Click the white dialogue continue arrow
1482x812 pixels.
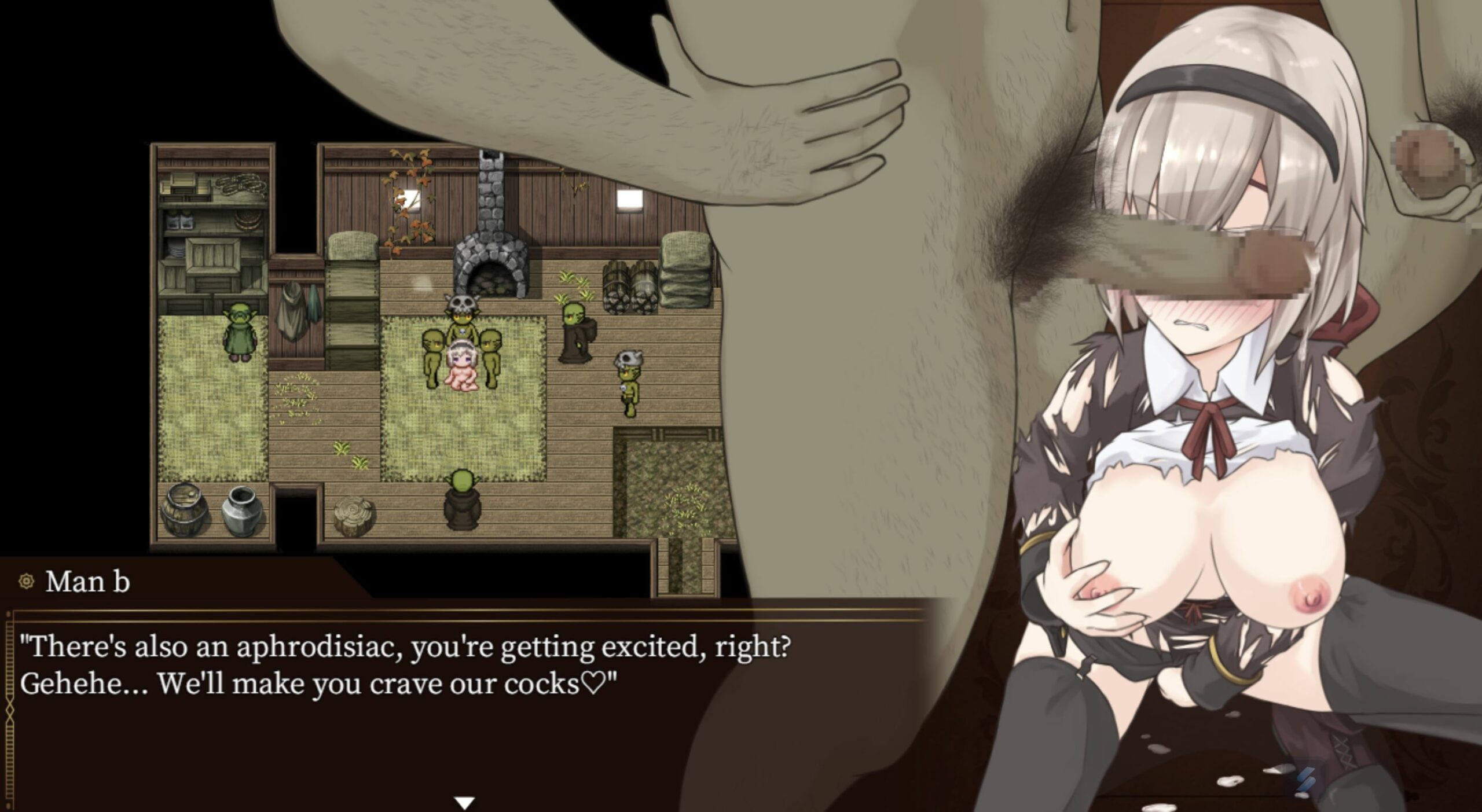click(464, 803)
